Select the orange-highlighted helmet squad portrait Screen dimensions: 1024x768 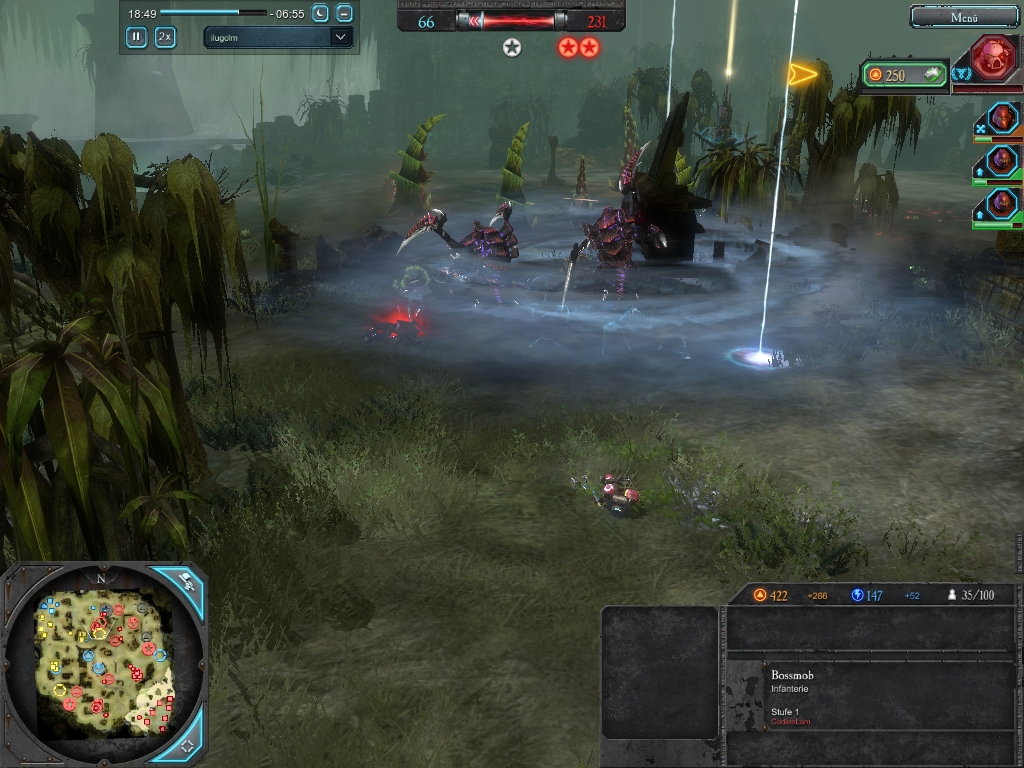[x=1001, y=117]
